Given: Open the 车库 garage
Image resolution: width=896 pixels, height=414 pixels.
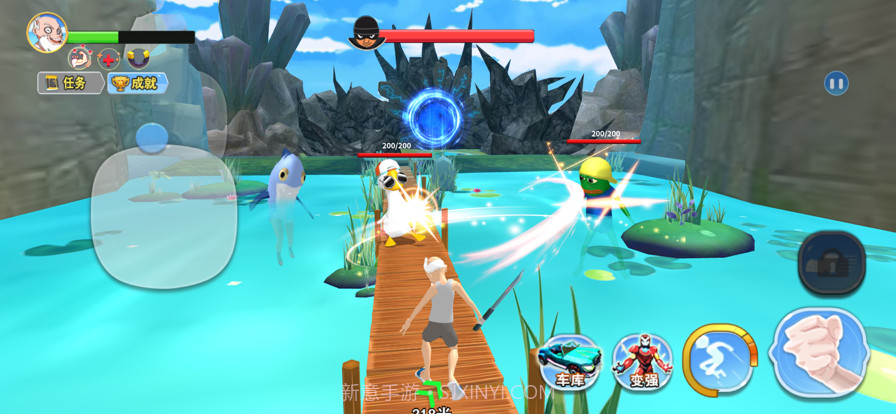Looking at the screenshot, I should pos(569,361).
